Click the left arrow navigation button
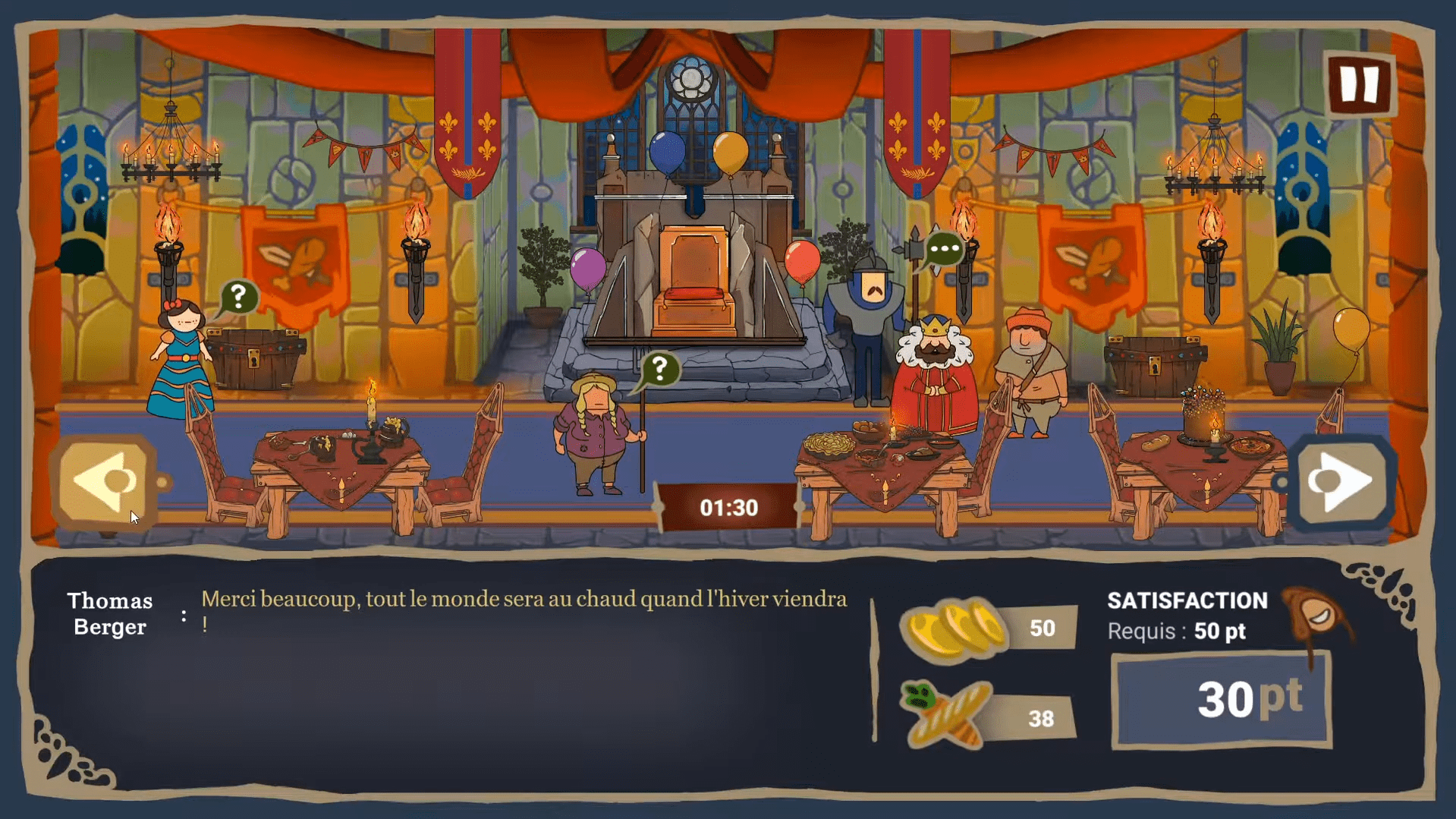The height and width of the screenshot is (819, 1456). (105, 481)
